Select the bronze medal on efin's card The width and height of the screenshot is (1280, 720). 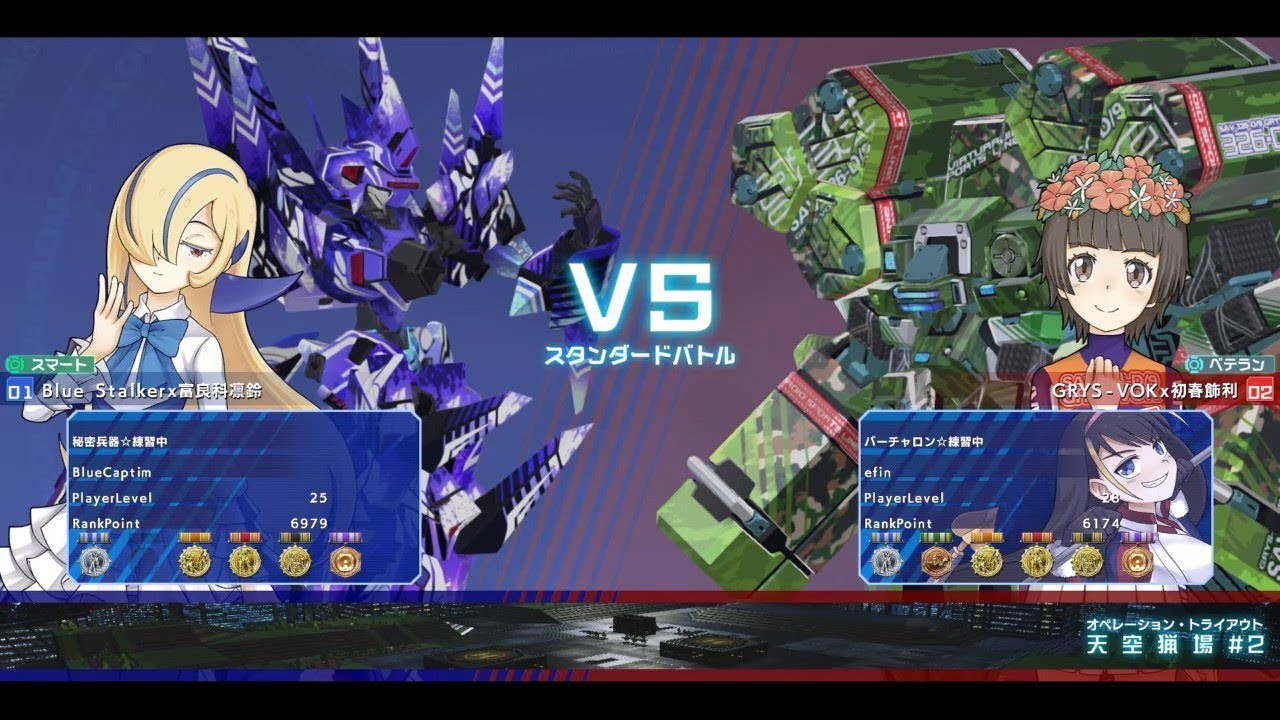click(x=937, y=560)
